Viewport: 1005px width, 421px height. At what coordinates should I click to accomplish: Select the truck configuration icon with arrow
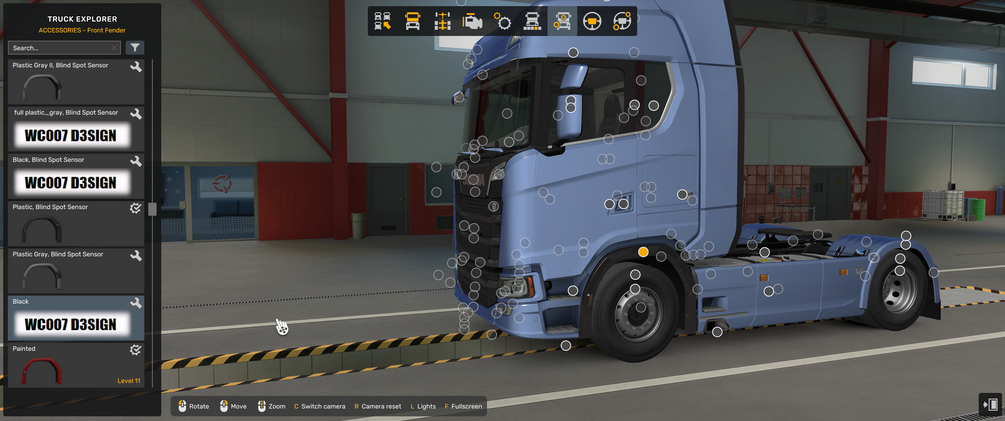coord(383,21)
